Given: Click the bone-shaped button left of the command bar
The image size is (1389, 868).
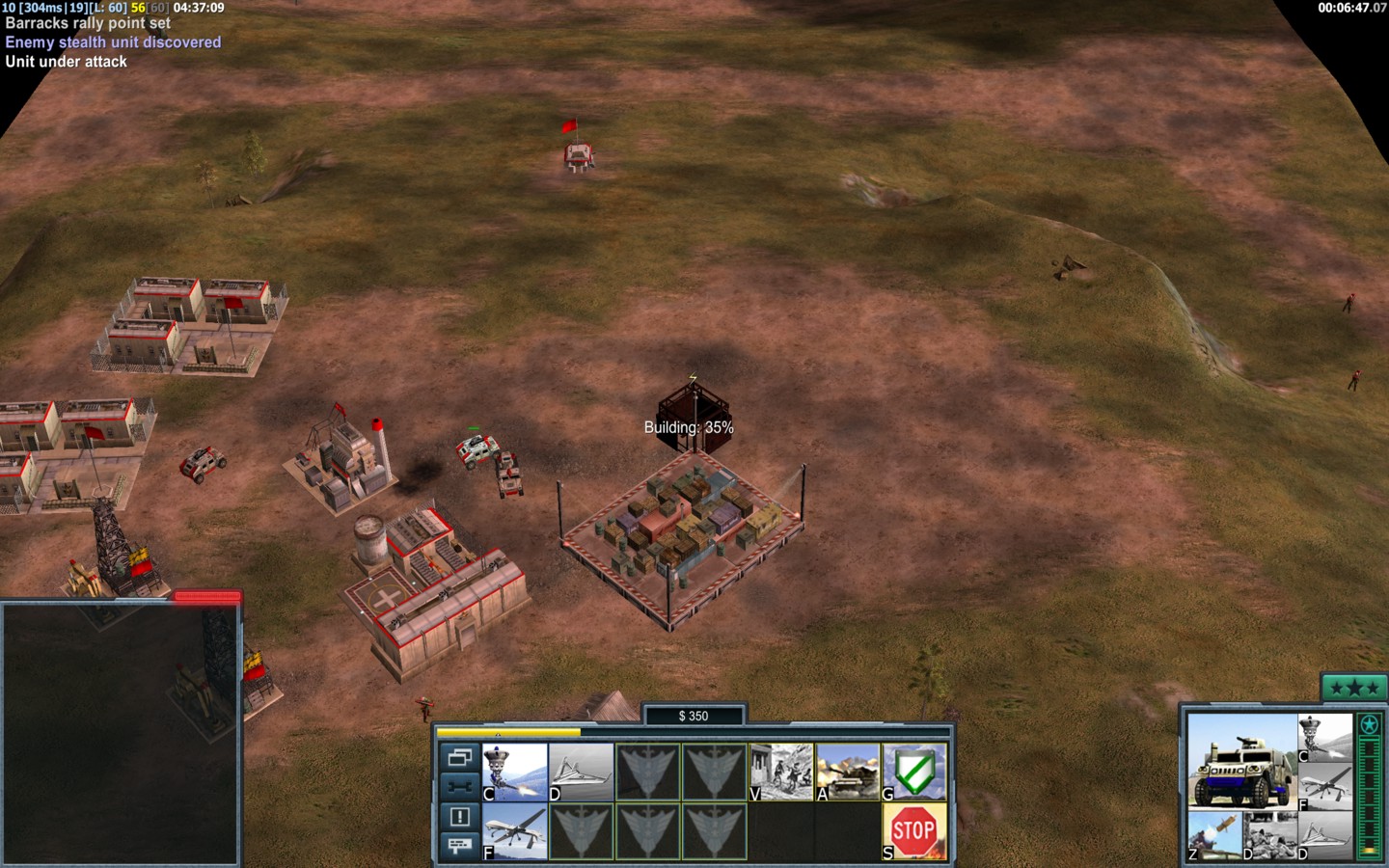Looking at the screenshot, I should coord(459,787).
